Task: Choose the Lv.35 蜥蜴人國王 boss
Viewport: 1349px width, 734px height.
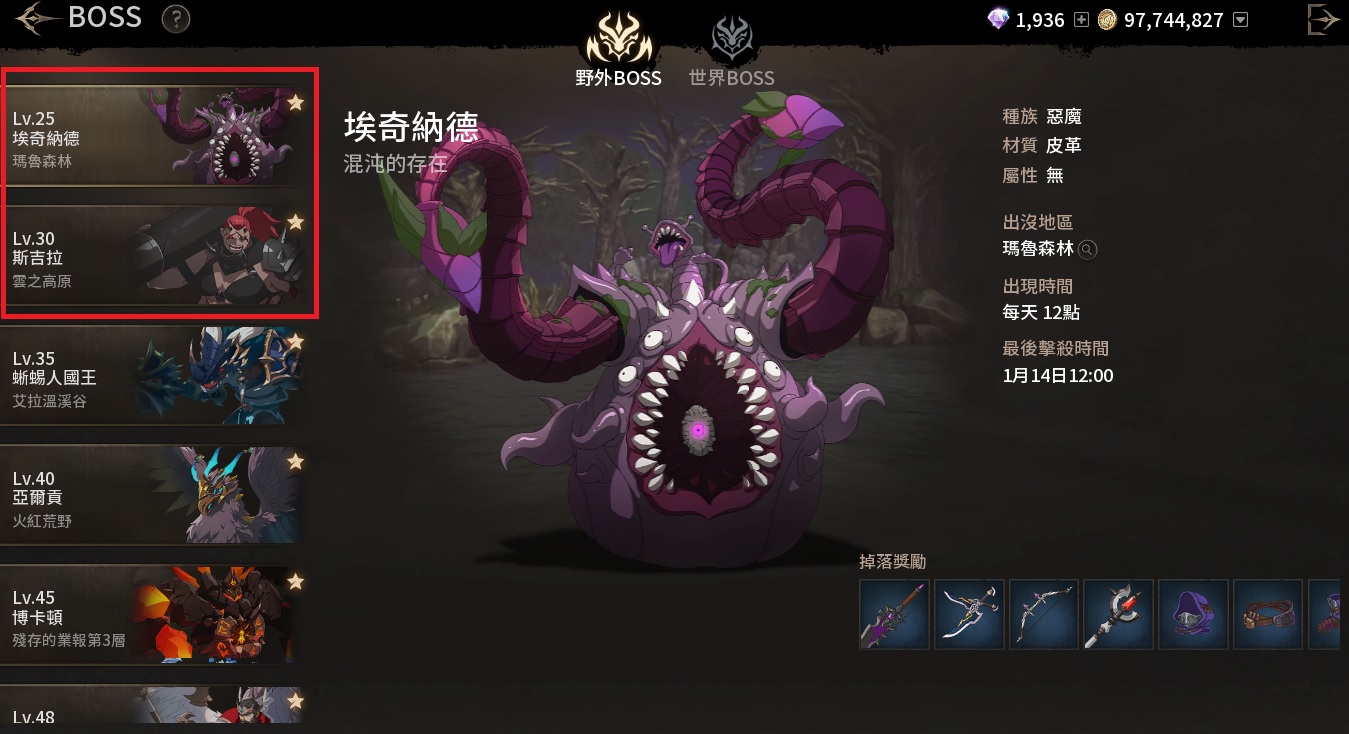Action: click(x=150, y=378)
